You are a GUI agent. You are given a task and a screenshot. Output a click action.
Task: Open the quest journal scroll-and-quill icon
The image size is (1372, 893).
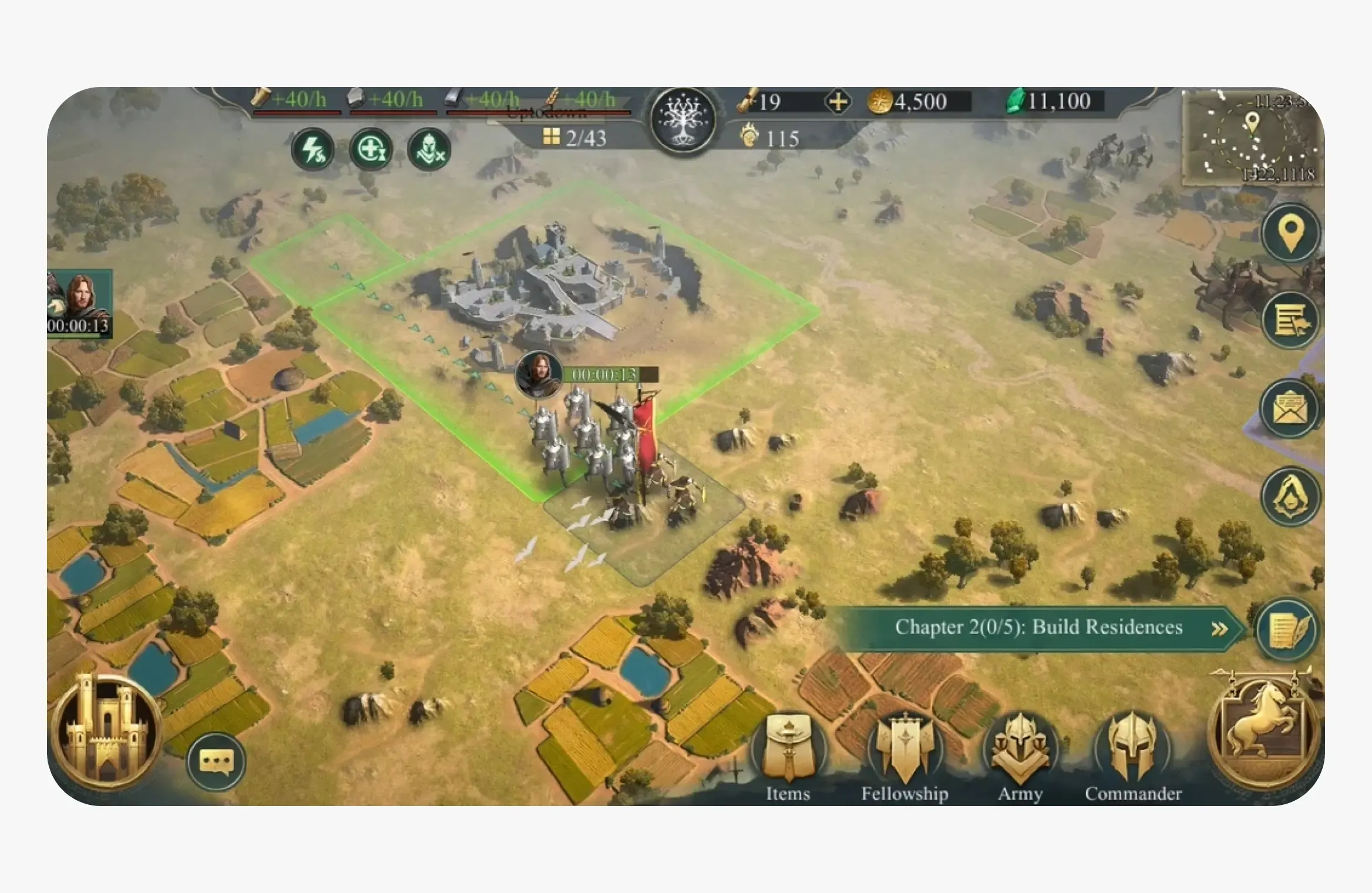point(1286,630)
